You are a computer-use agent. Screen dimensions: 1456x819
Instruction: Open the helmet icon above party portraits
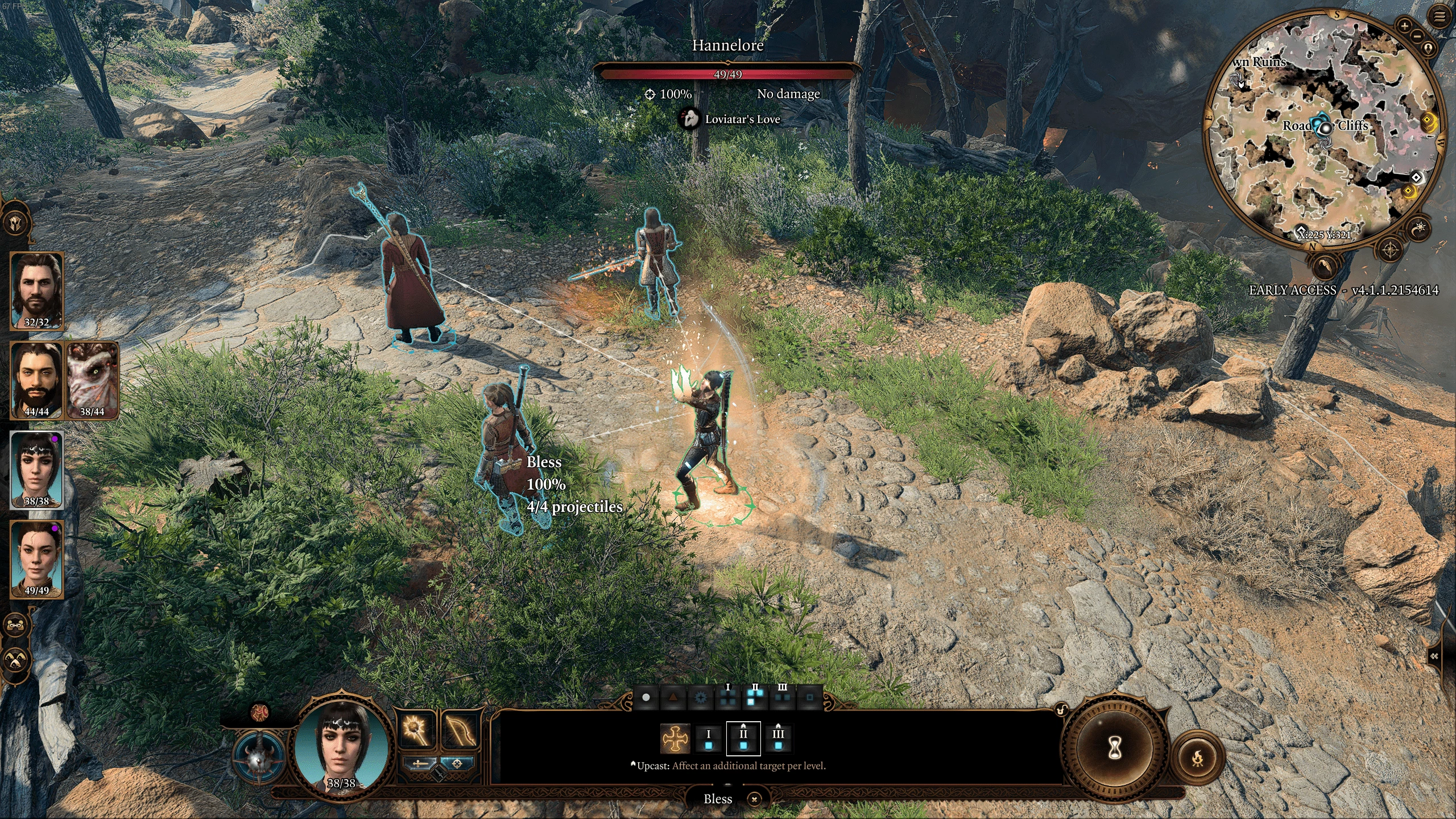(x=16, y=222)
